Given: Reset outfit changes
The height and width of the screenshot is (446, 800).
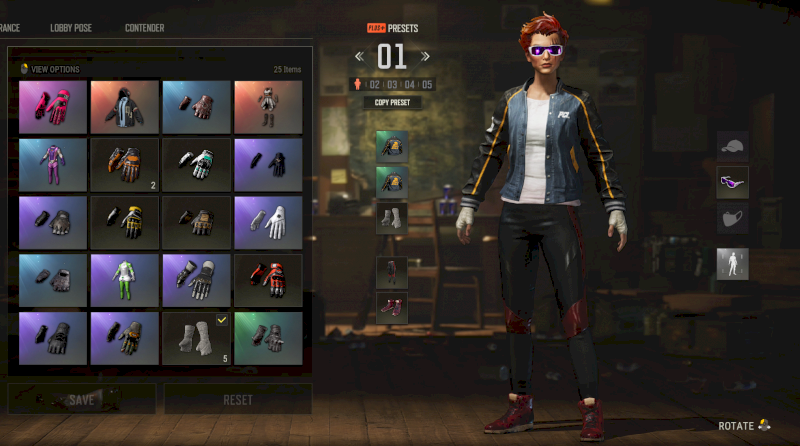Looking at the screenshot, I should [x=237, y=399].
